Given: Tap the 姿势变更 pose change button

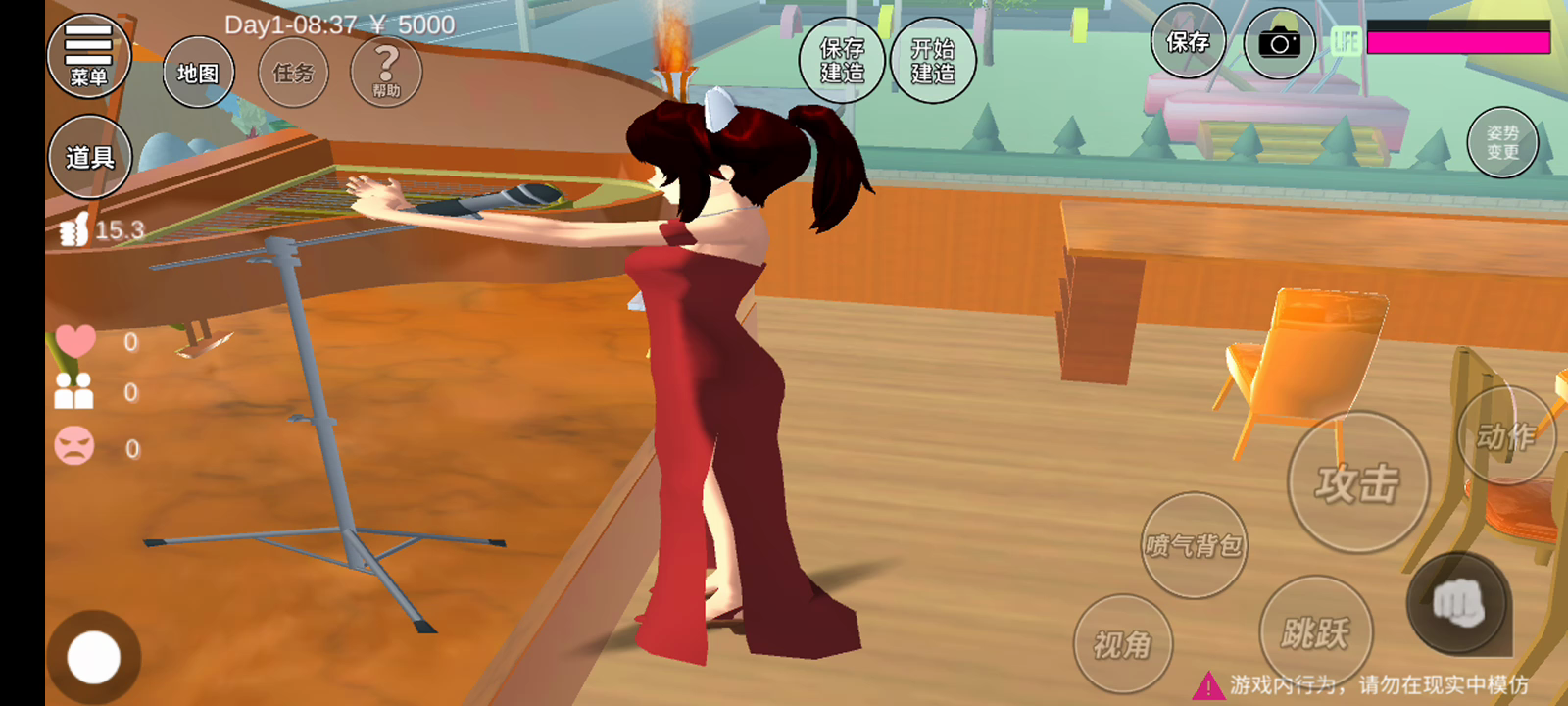Looking at the screenshot, I should tap(1502, 142).
